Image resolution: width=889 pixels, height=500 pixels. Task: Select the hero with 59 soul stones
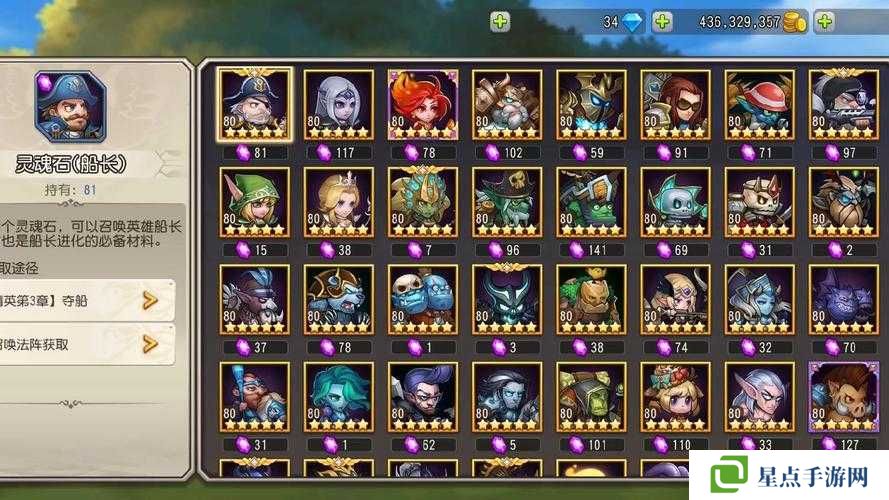point(591,104)
